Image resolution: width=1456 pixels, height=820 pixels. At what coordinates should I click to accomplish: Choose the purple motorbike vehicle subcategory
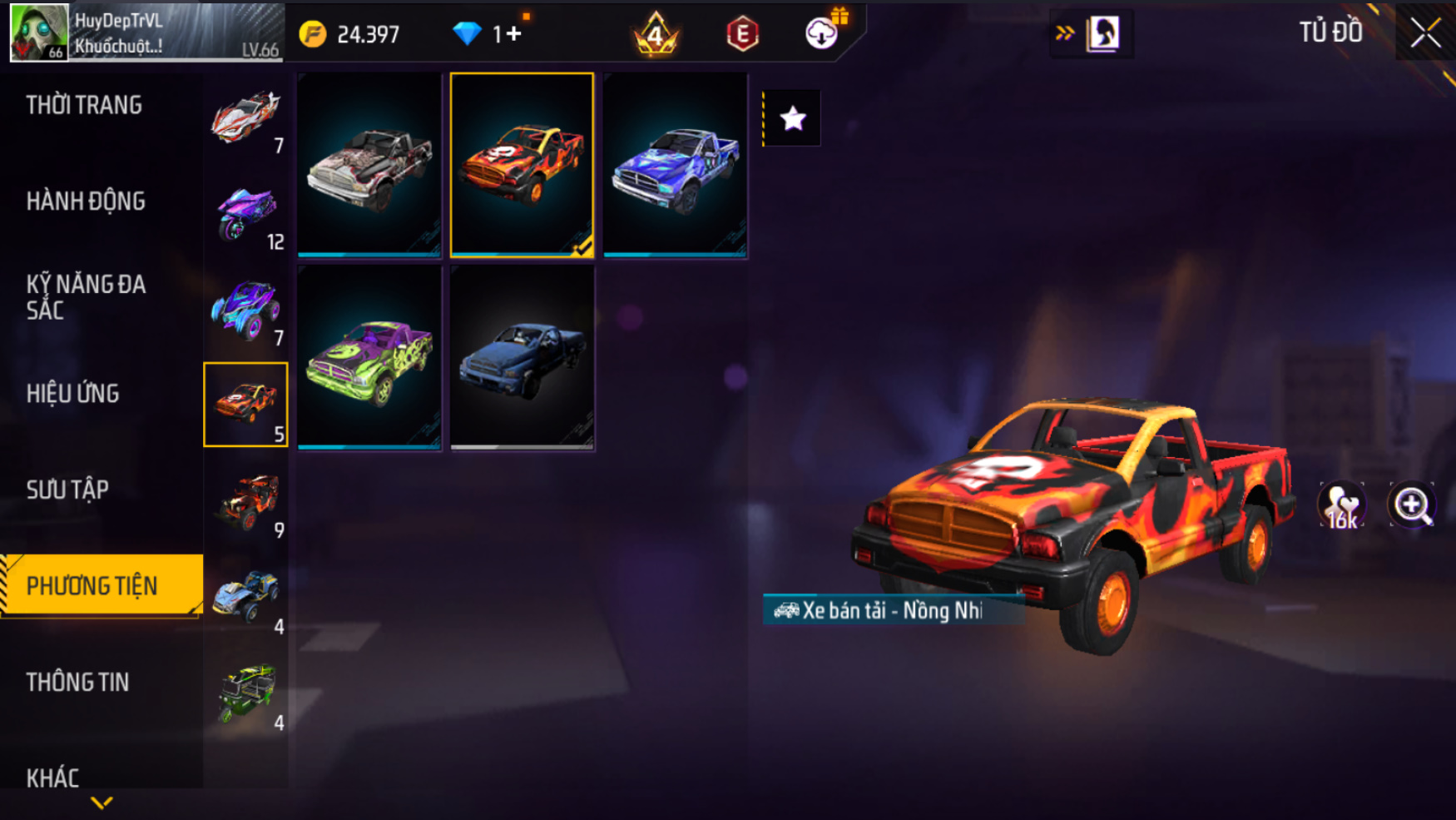(245, 213)
